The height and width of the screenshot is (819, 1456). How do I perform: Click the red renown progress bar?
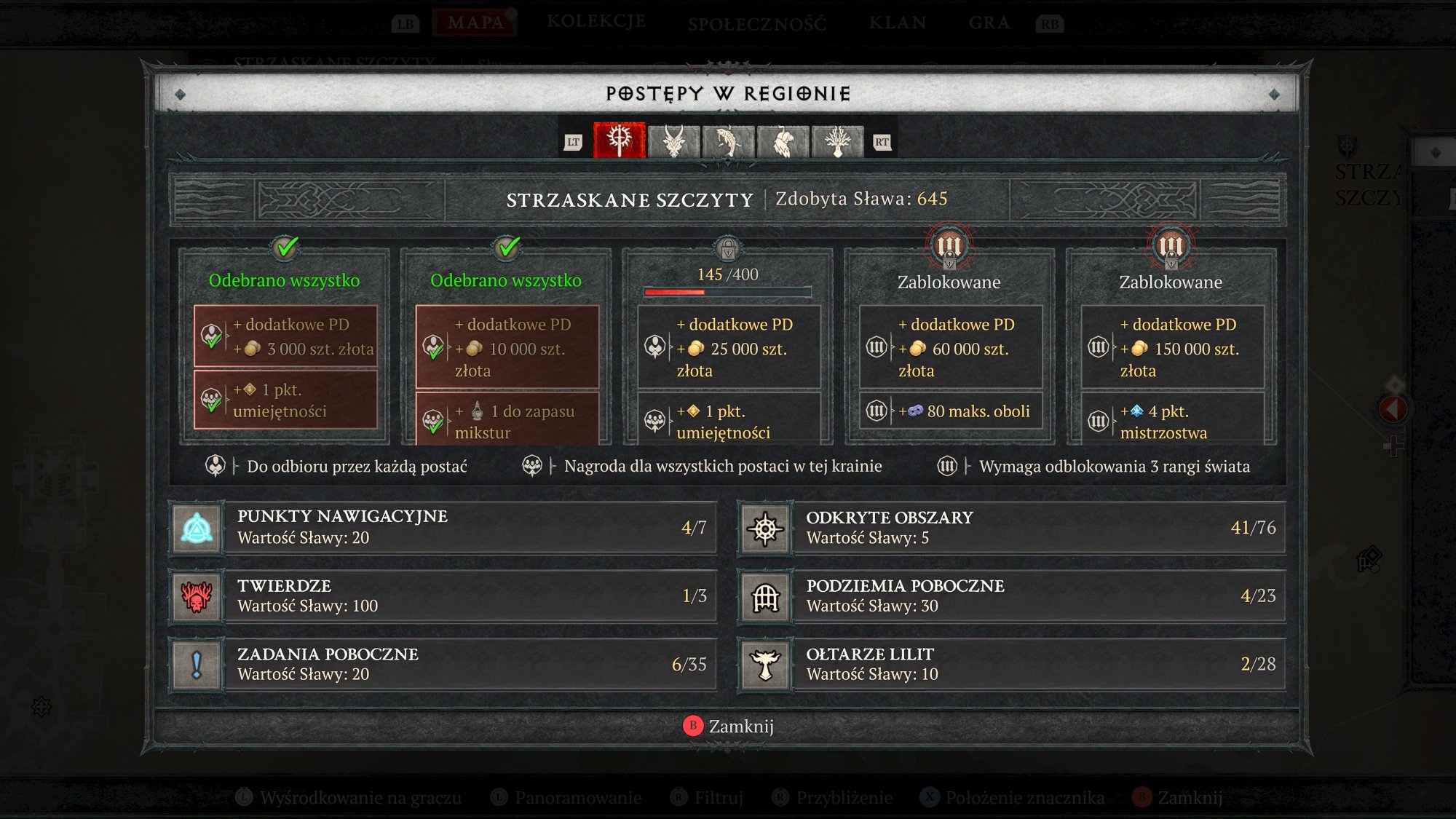676,291
